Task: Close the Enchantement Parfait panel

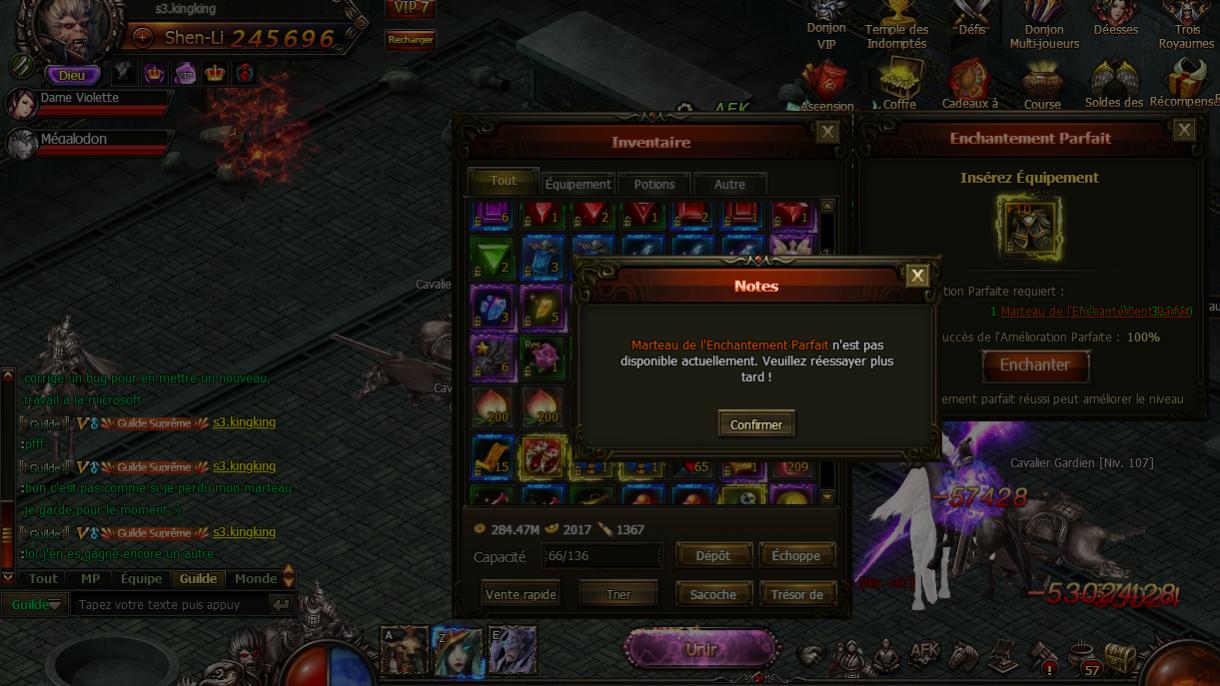Action: (1184, 130)
